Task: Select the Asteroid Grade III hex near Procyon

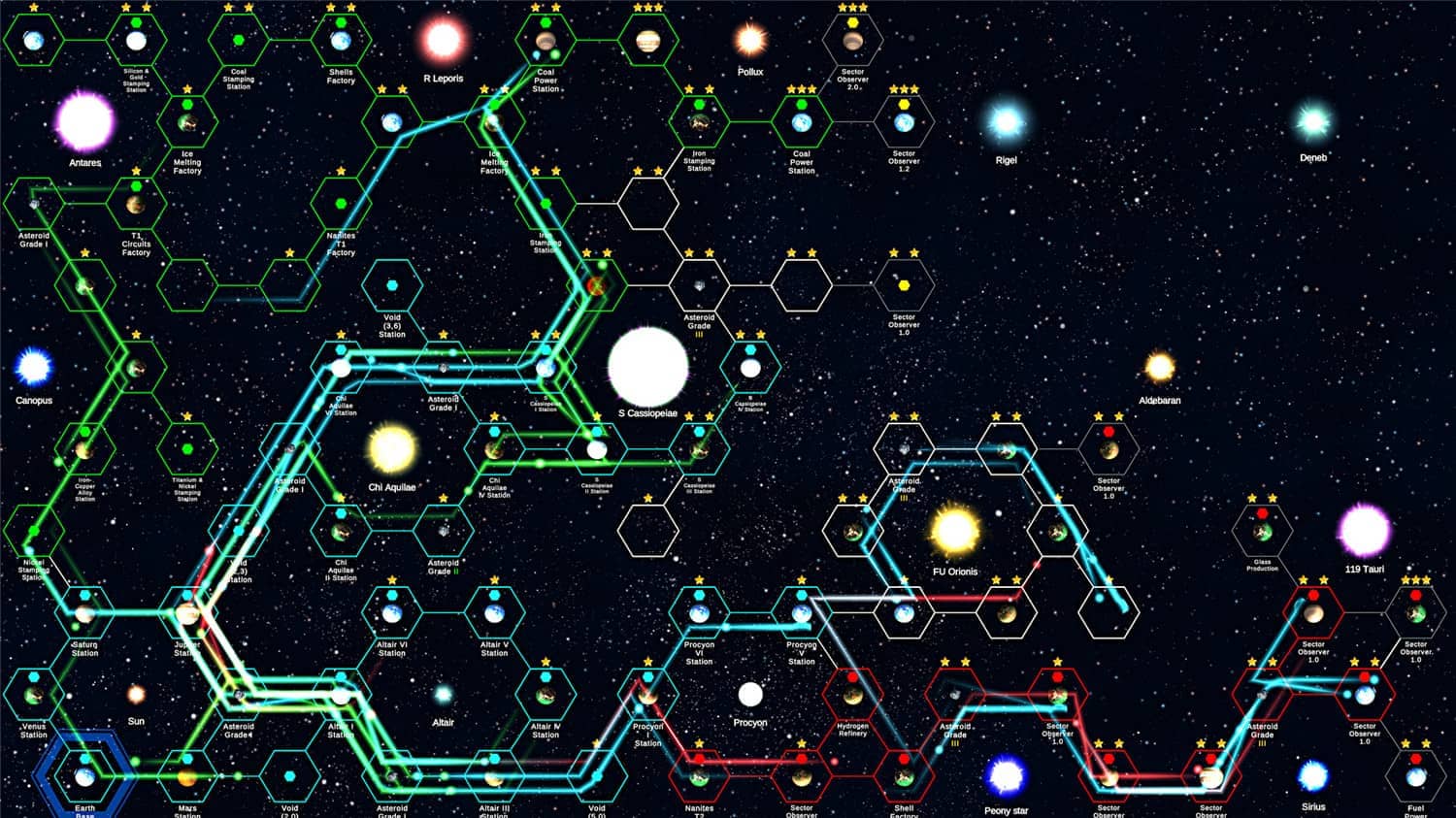Action: [x=954, y=697]
